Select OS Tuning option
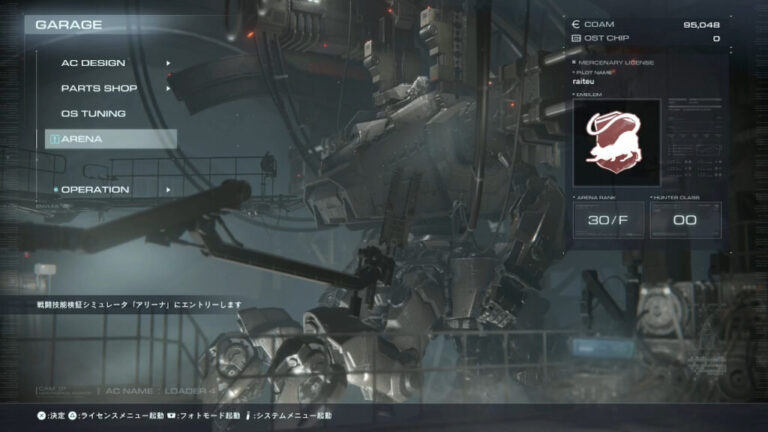Viewport: 768px width, 432px height. point(93,114)
